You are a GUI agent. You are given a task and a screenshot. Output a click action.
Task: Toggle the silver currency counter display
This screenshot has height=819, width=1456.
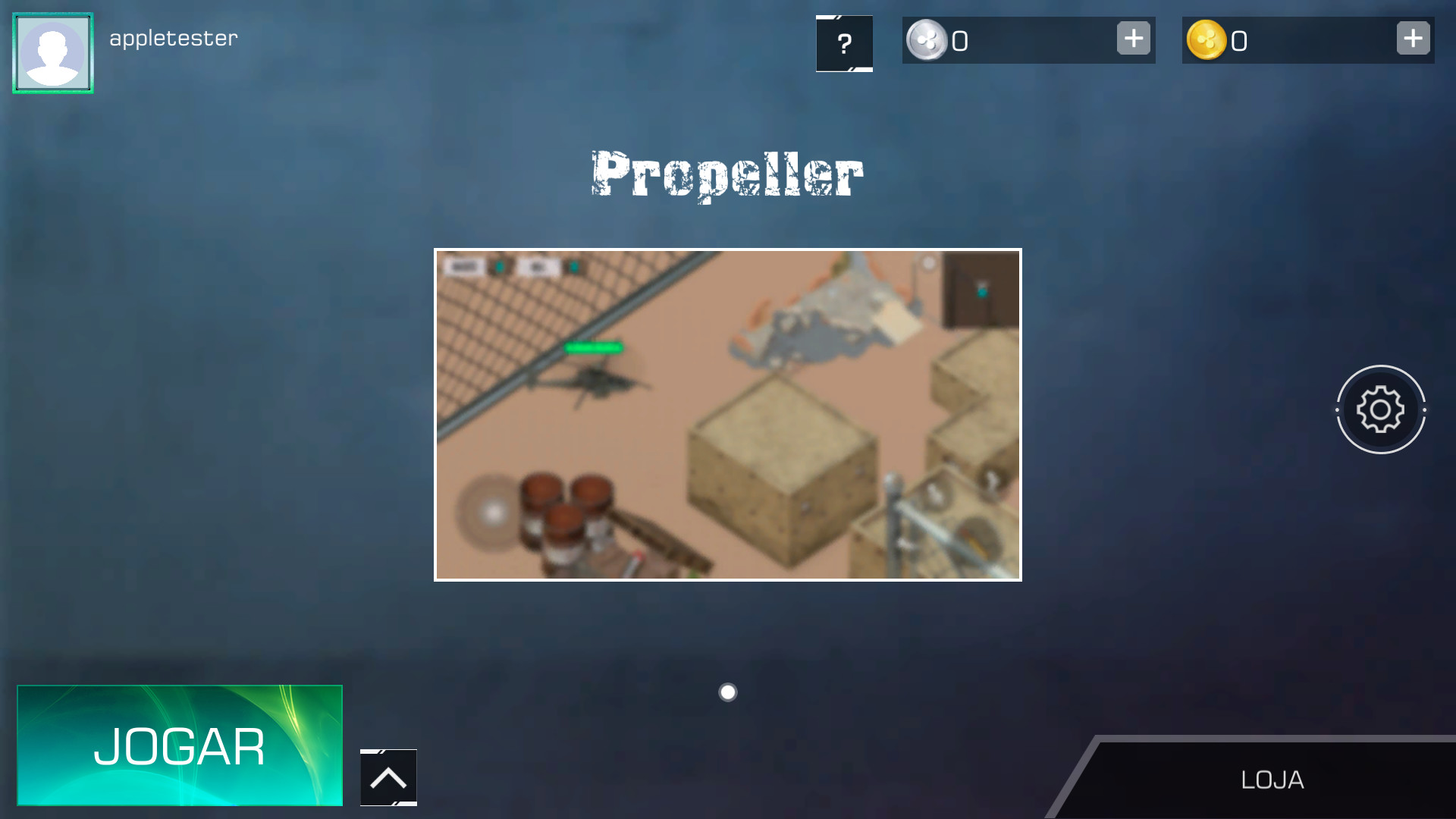[x=959, y=42]
